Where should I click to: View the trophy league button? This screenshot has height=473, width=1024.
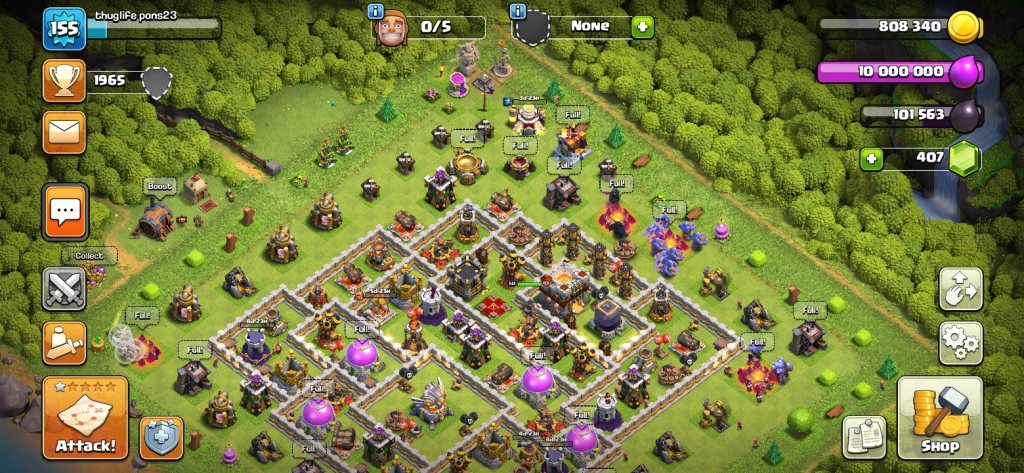click(64, 80)
